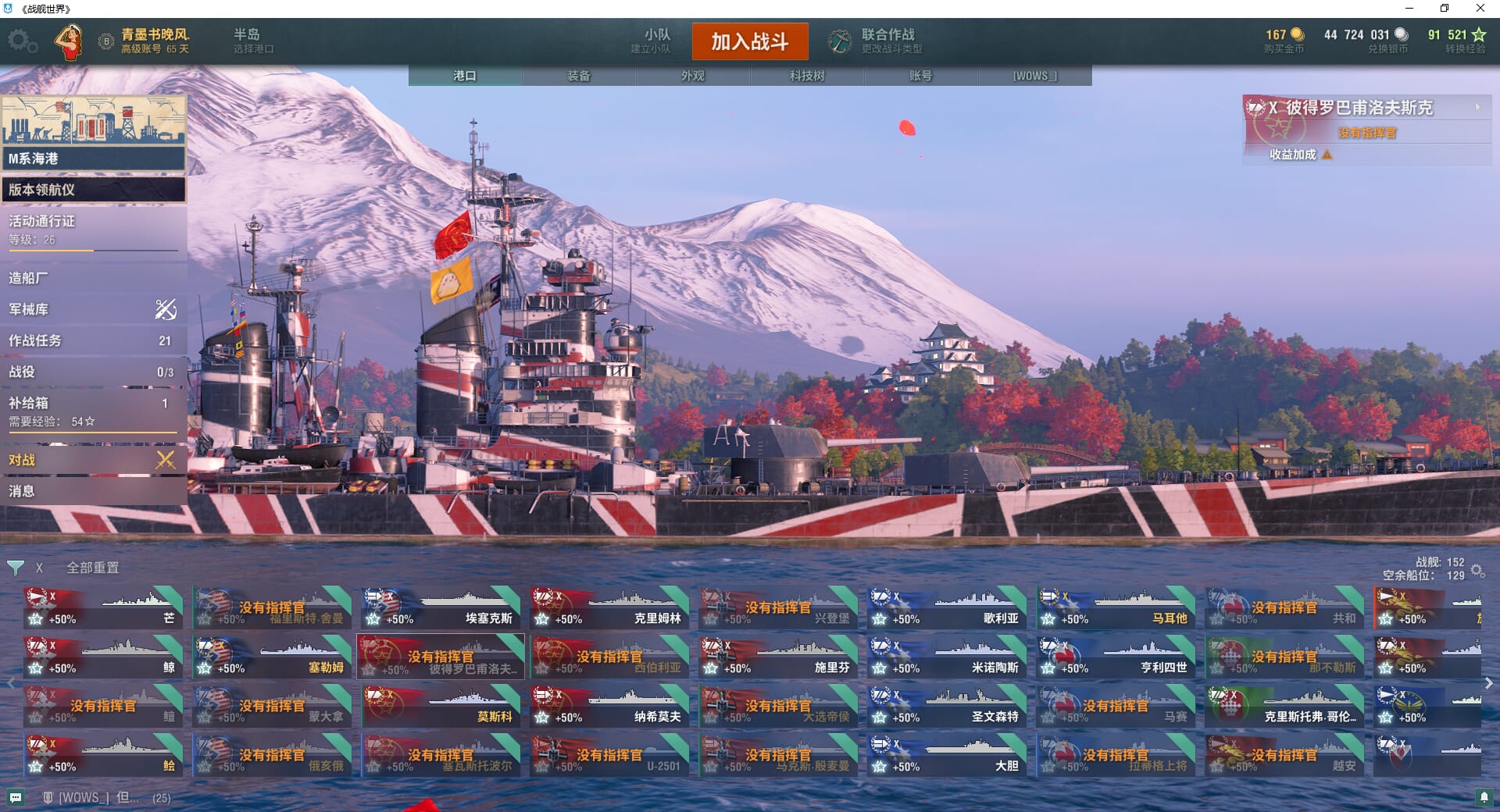
Task: Open the 科技树 tab
Action: 806,76
